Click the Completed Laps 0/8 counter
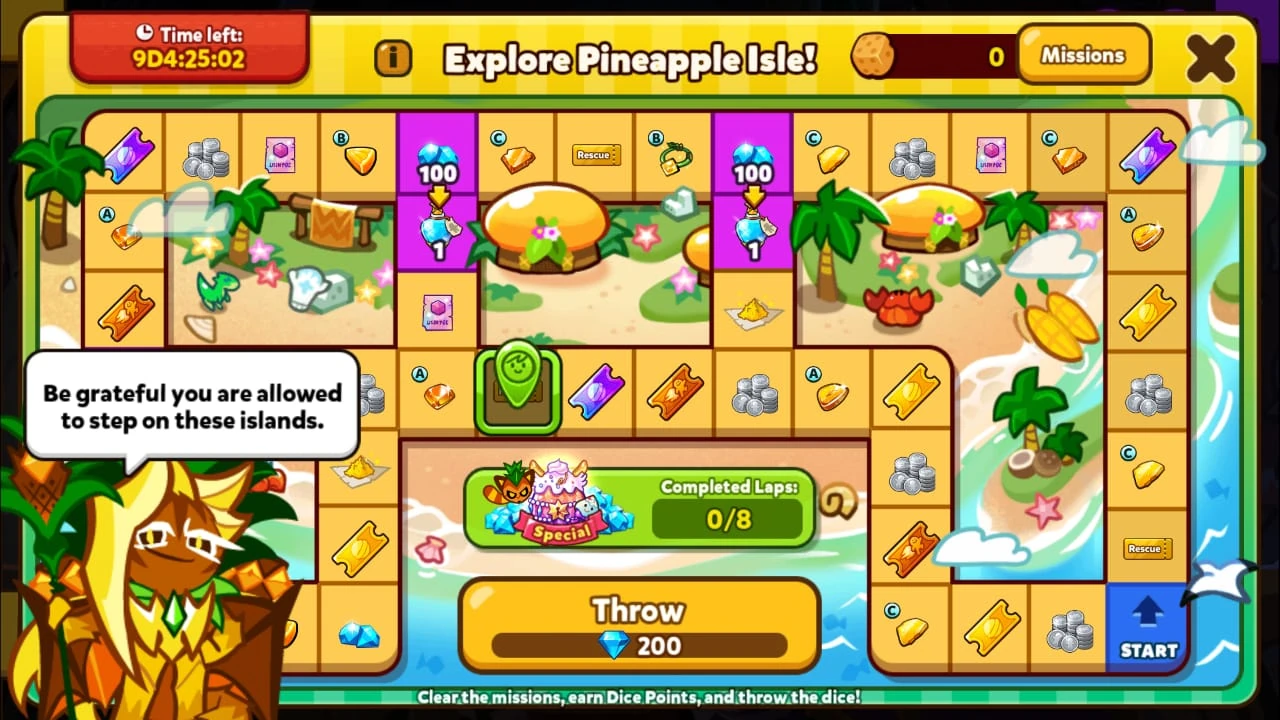Image resolution: width=1280 pixels, height=720 pixels. [729, 518]
